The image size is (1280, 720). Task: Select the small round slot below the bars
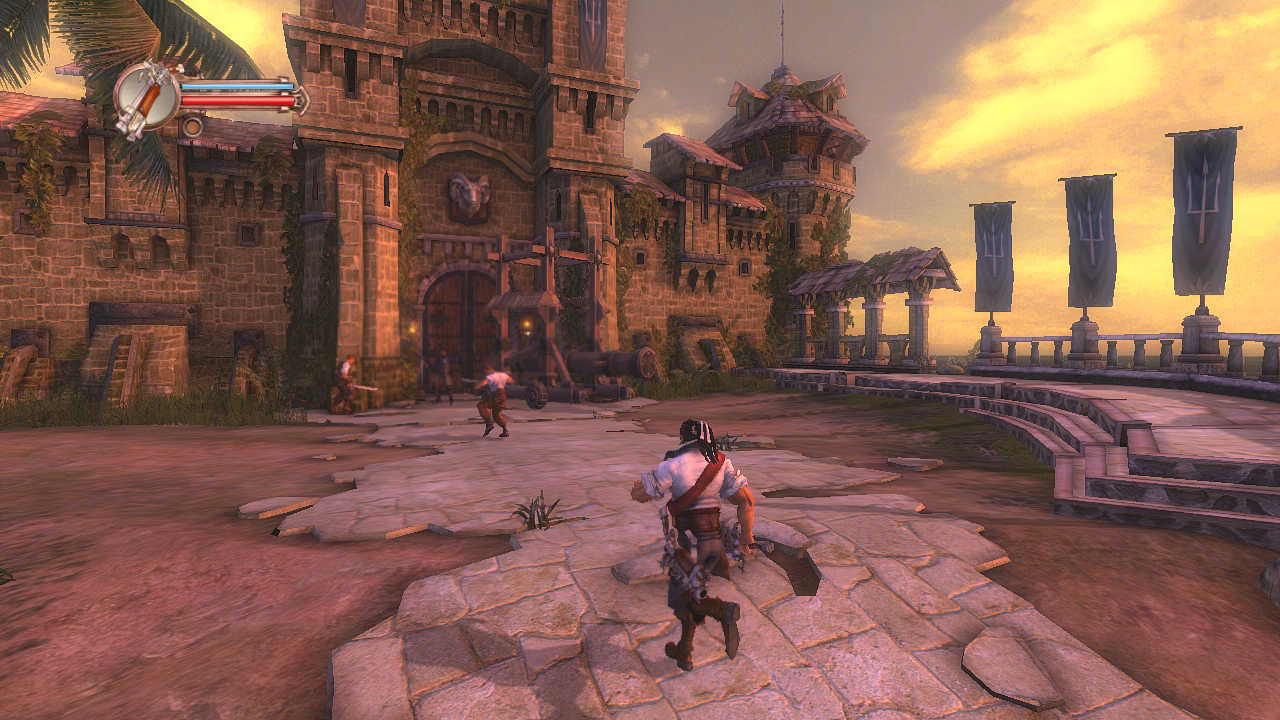point(192,126)
